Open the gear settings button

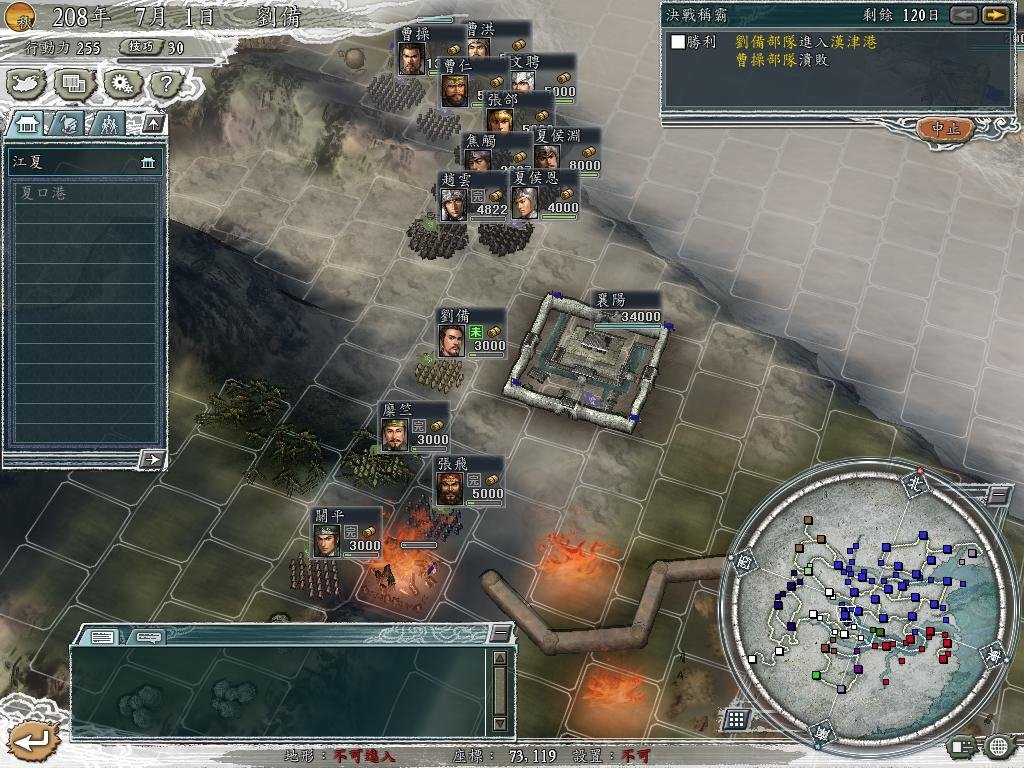(x=122, y=83)
